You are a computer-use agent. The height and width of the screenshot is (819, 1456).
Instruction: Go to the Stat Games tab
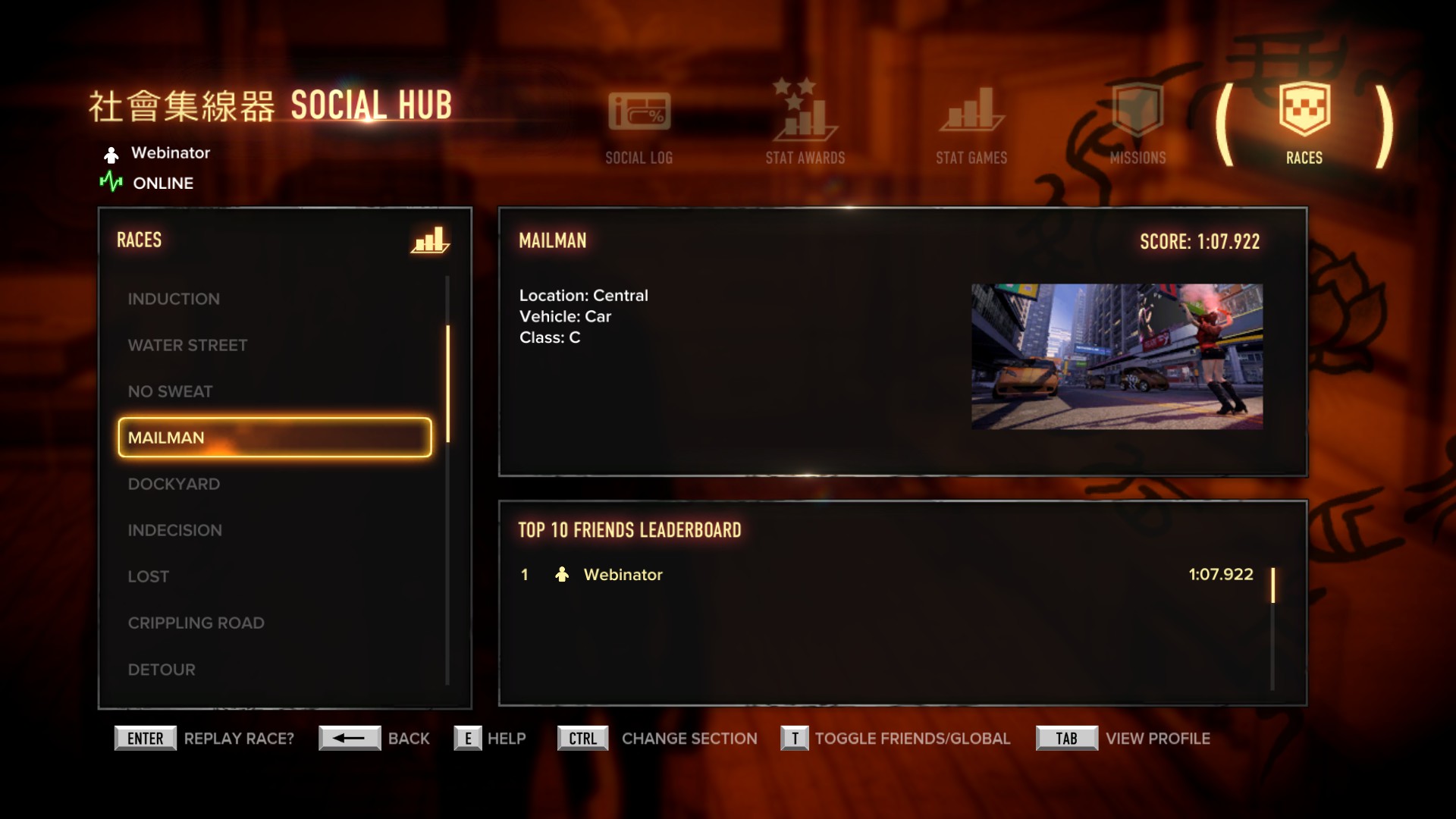pos(971,126)
